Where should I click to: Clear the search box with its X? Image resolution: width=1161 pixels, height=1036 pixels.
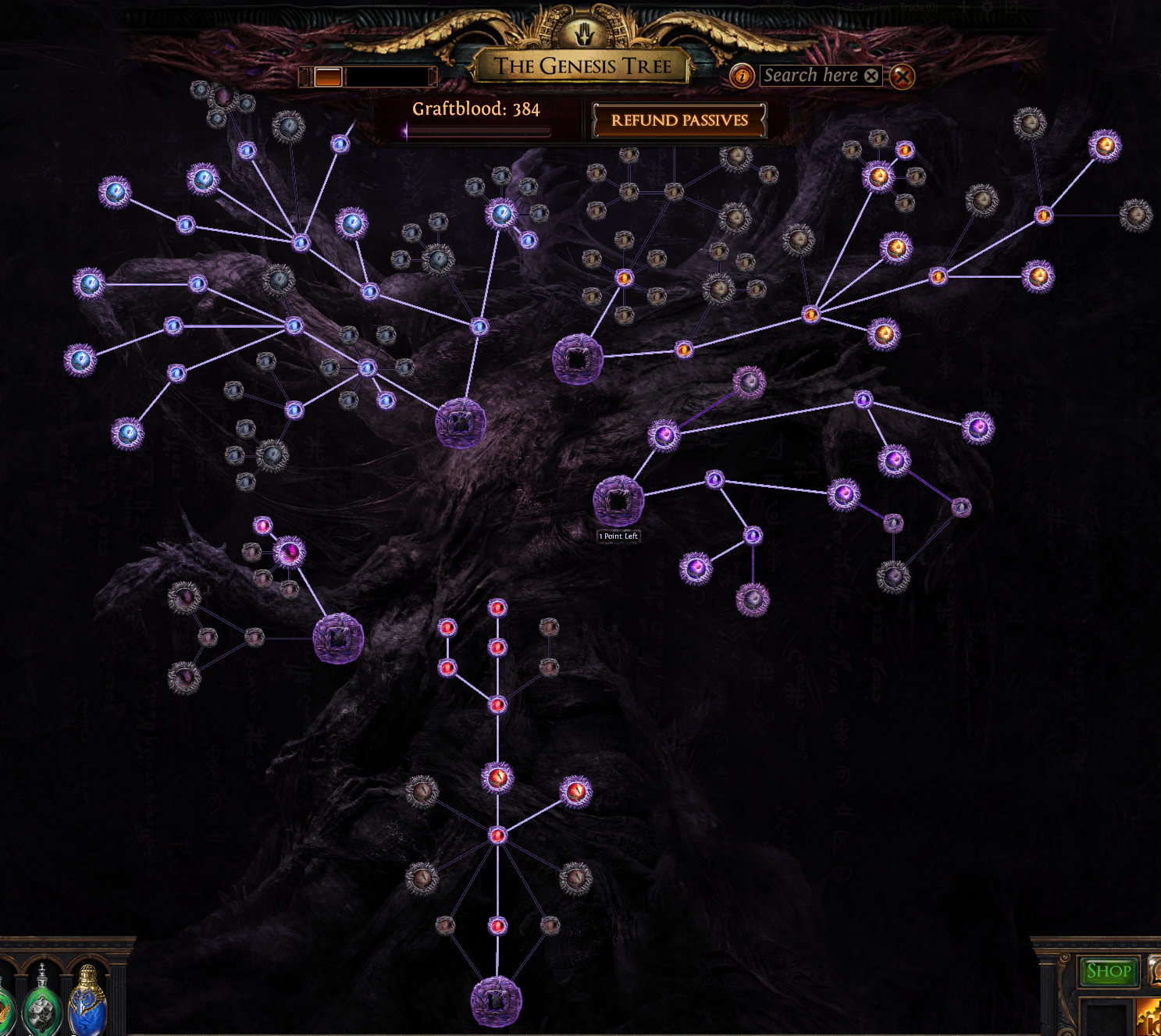pos(871,76)
